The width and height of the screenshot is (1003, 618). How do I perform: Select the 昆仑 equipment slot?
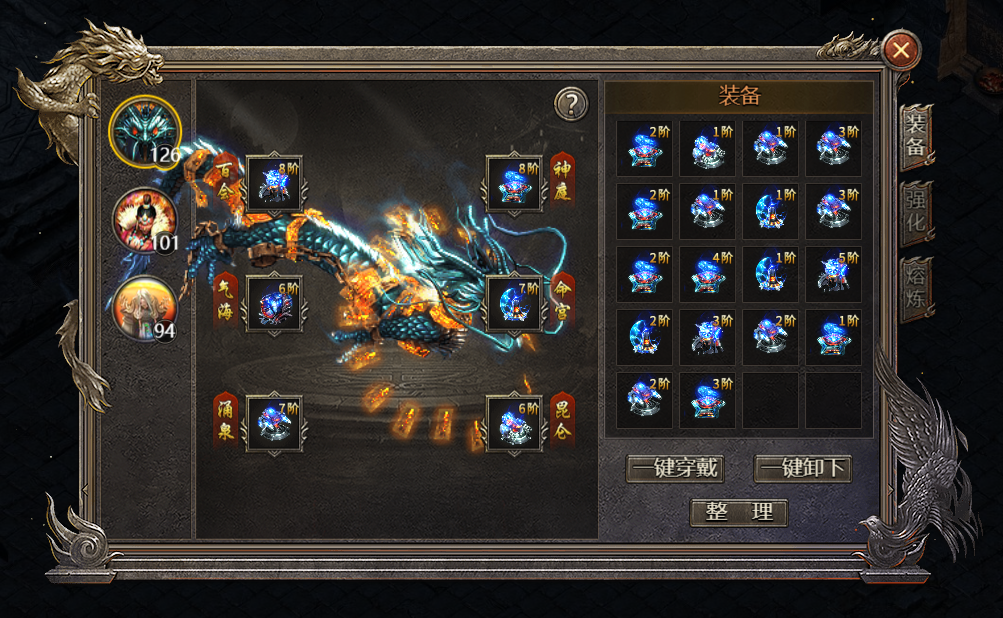514,424
